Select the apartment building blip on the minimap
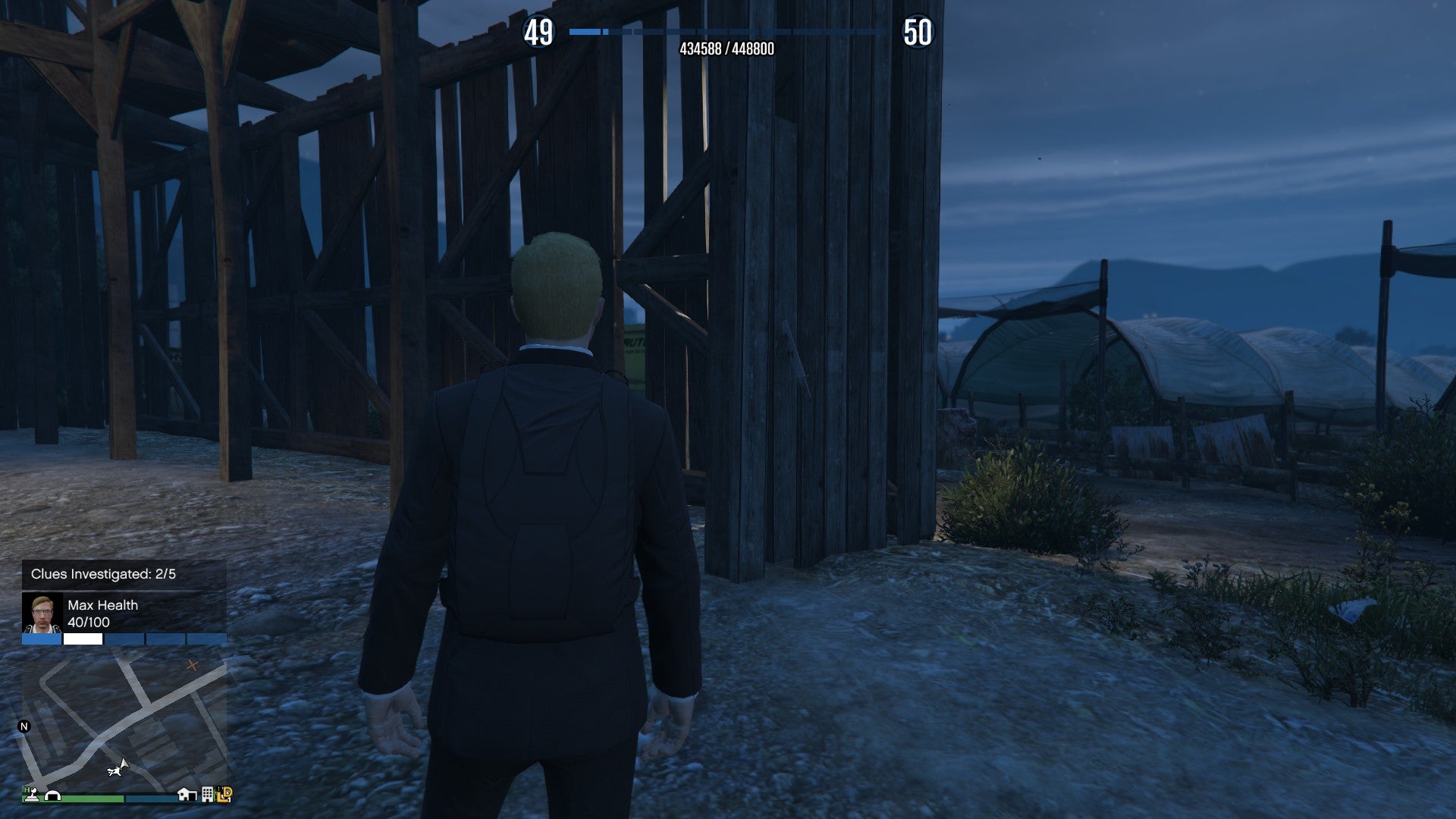 207,795
